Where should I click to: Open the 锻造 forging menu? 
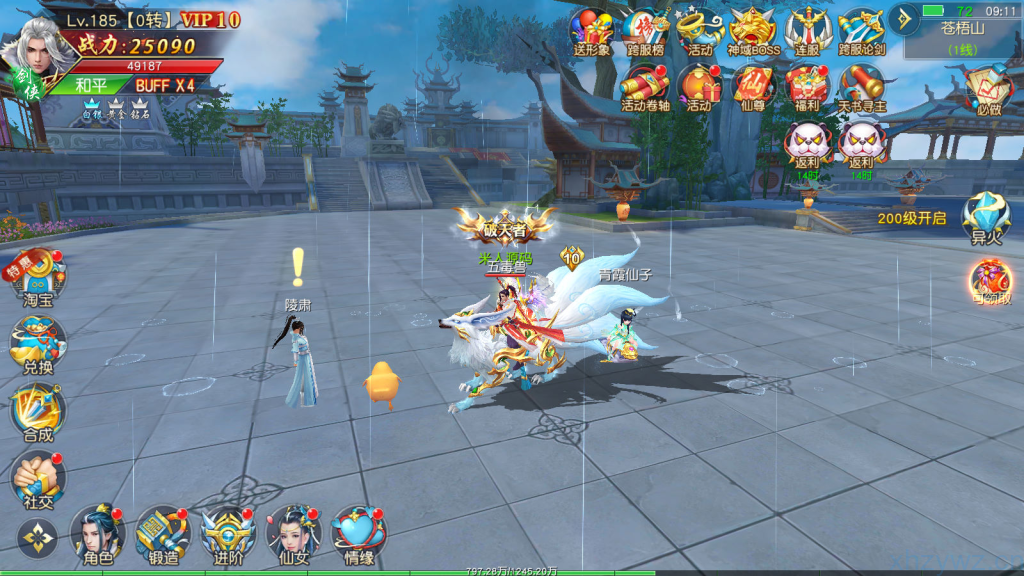tap(162, 533)
